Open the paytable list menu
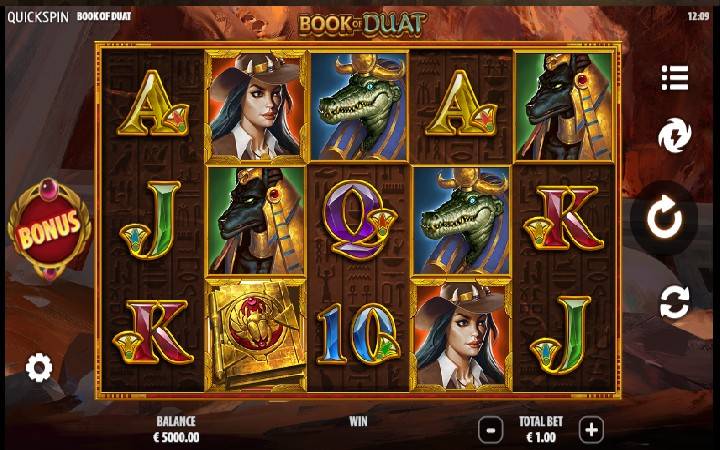Viewport: 720px width, 450px height. (x=675, y=77)
